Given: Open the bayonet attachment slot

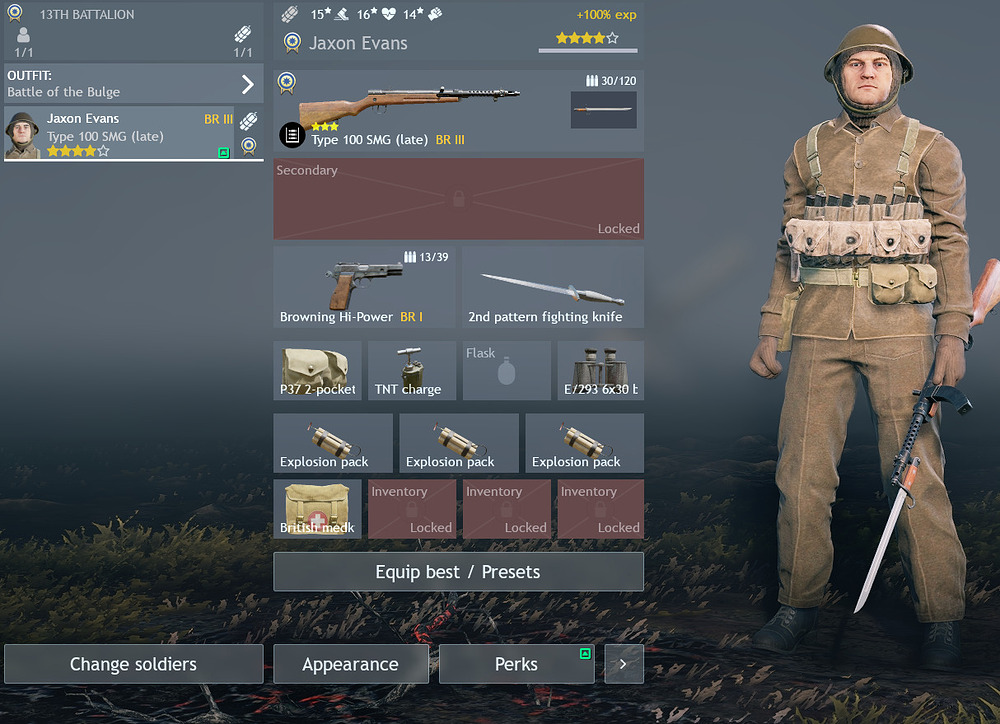Looking at the screenshot, I should 603,110.
